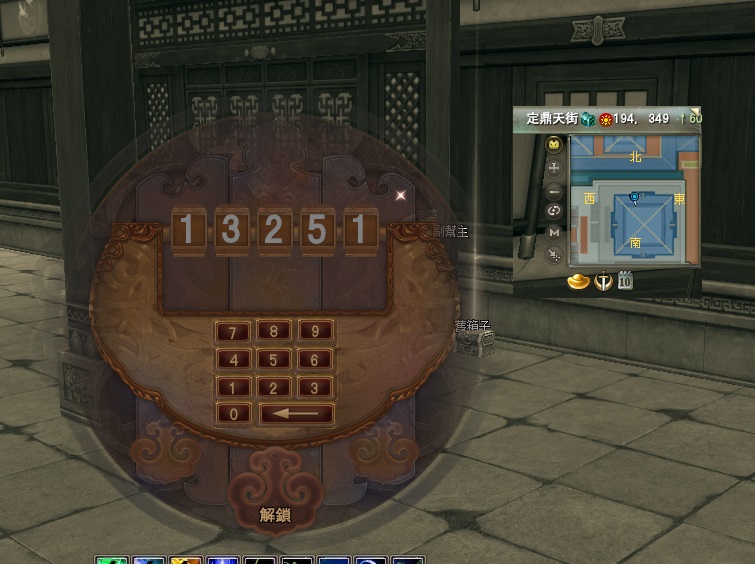
Task: Tap the 8 key on the keypad
Action: click(x=274, y=332)
